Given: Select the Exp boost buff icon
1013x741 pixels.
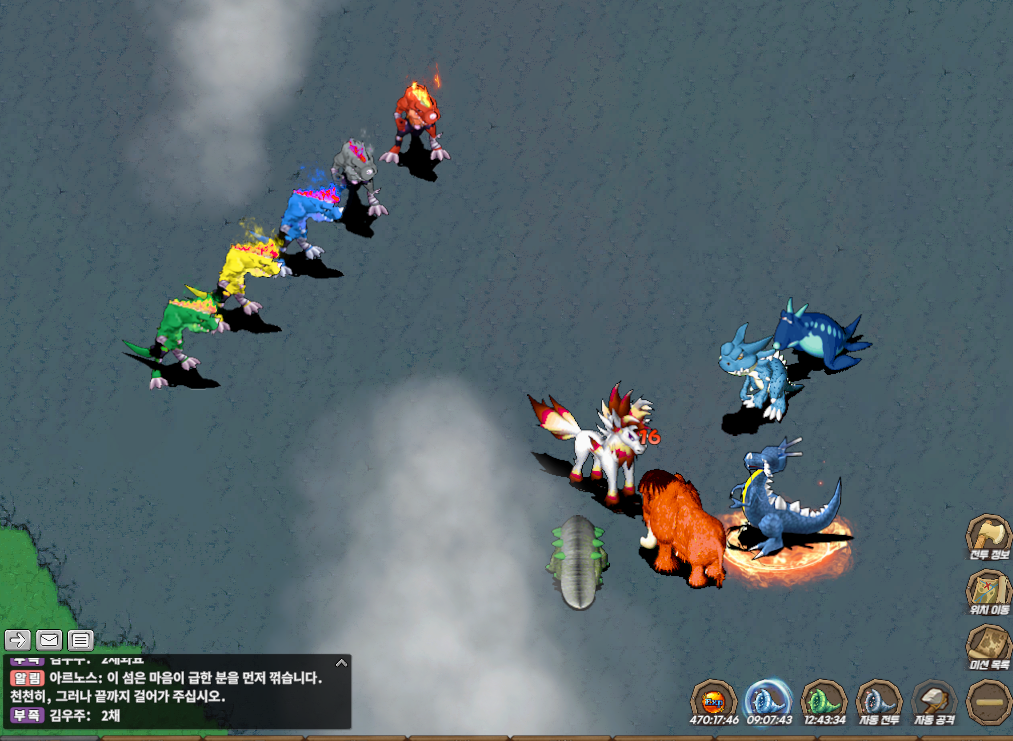Looking at the screenshot, I should tap(714, 700).
